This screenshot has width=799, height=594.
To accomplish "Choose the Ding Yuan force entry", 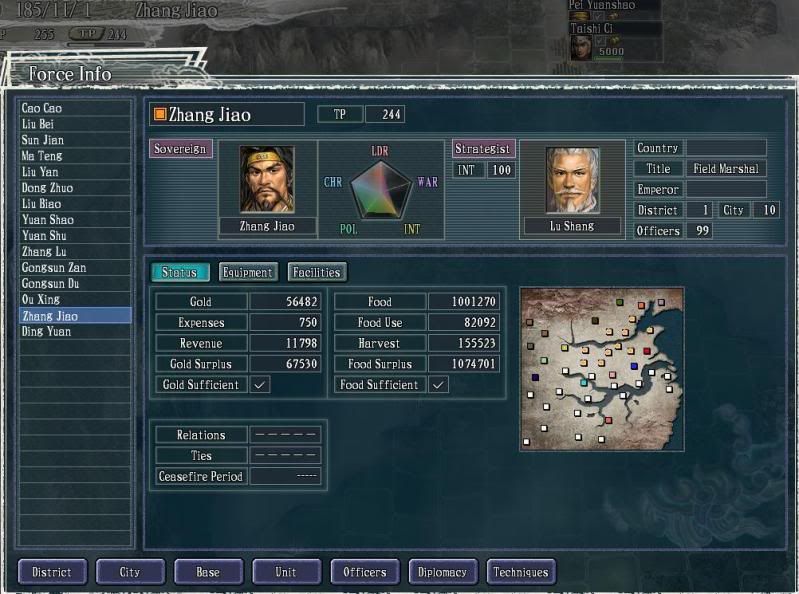I will coord(75,332).
